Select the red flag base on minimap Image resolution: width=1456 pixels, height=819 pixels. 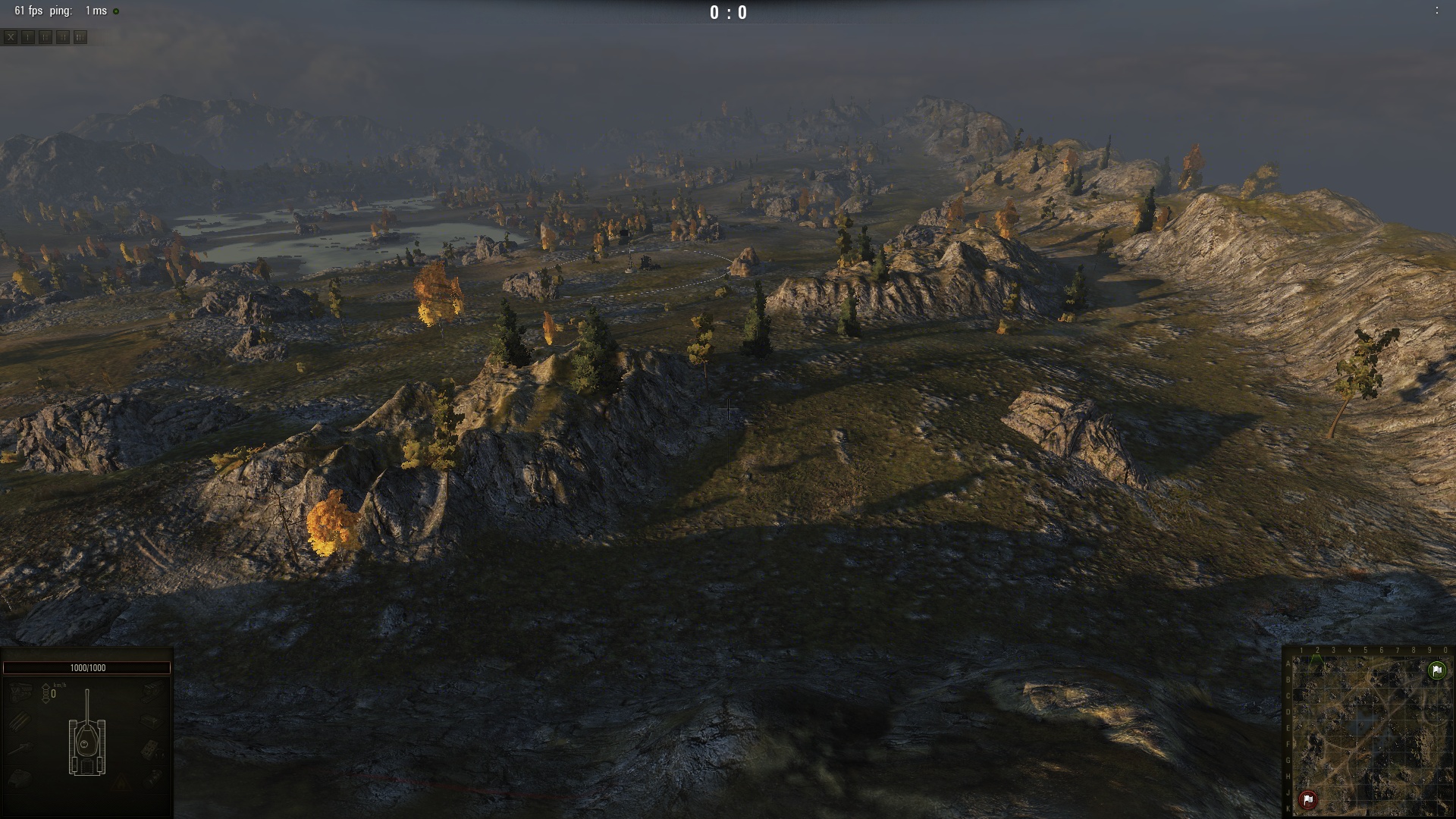tap(1308, 799)
